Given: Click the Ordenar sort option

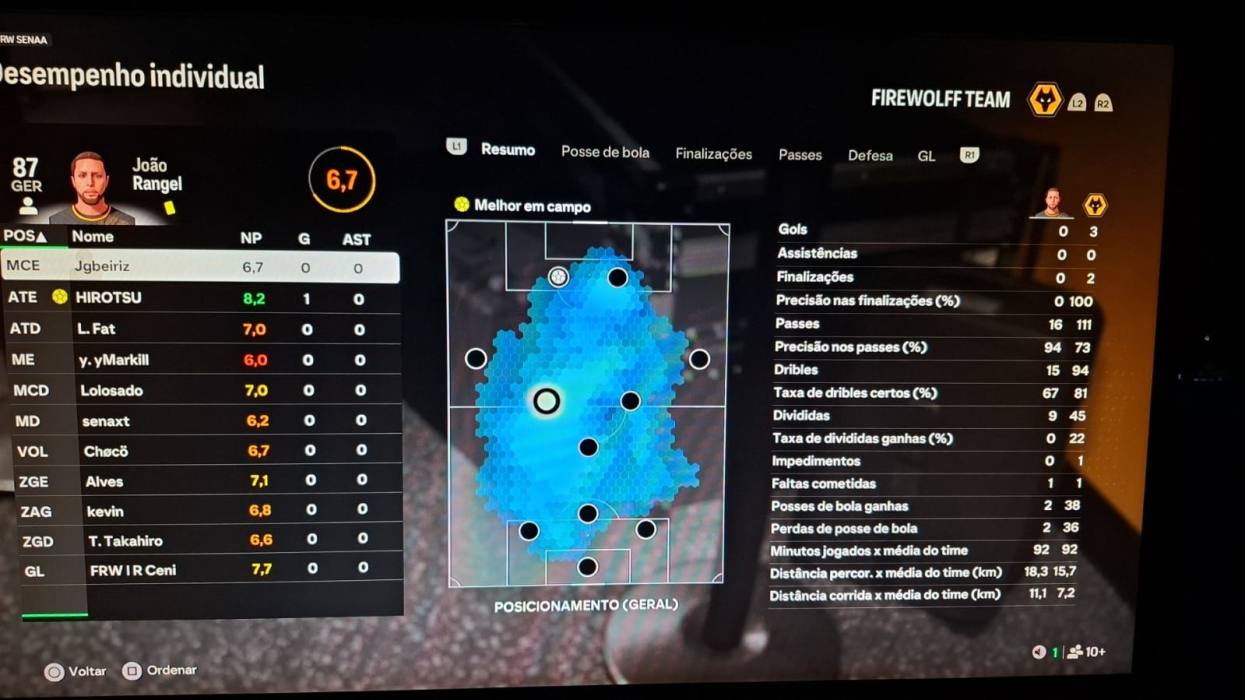Looking at the screenshot, I should click(x=160, y=671).
